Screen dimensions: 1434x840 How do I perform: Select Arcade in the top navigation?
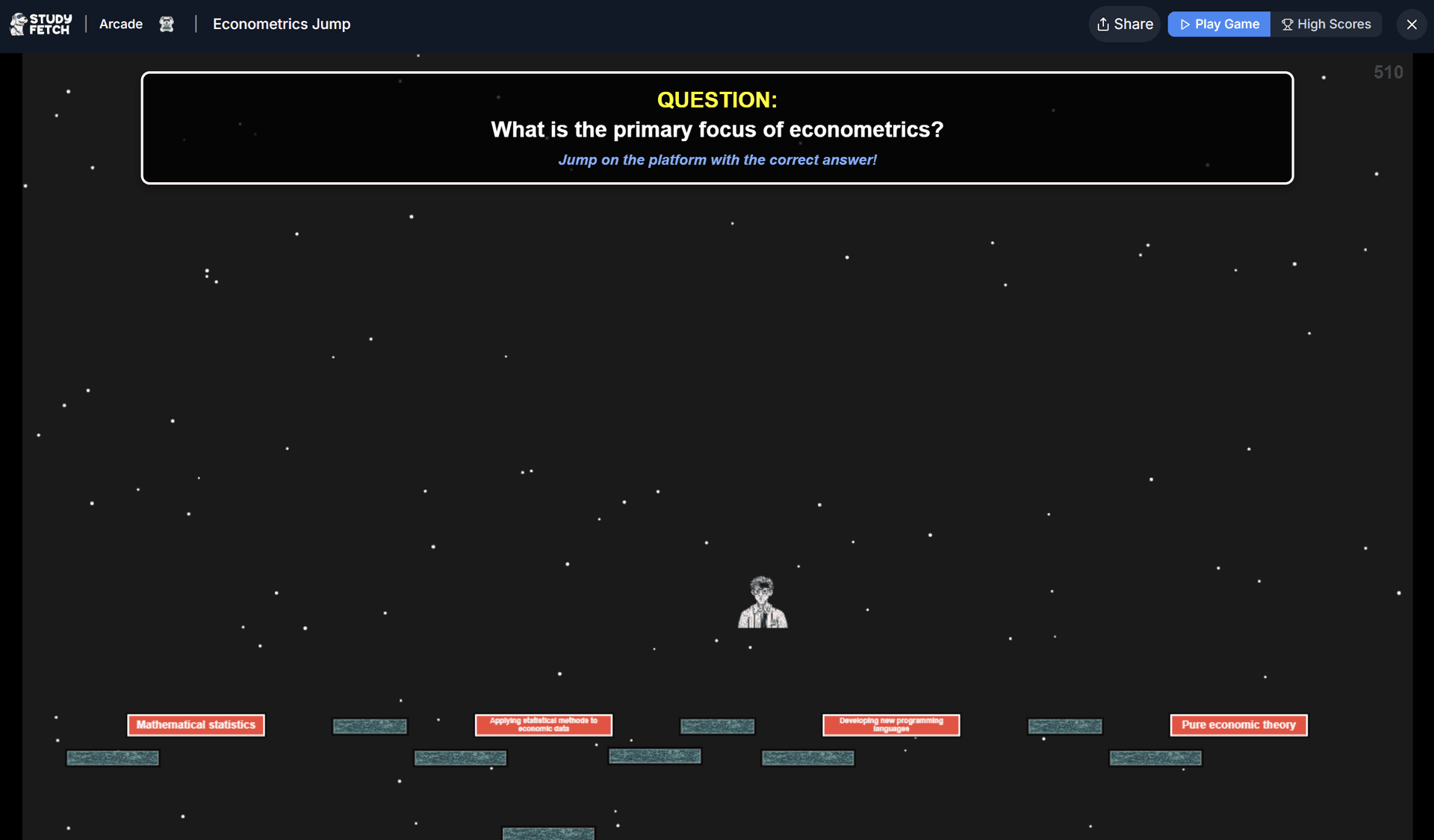(x=120, y=24)
